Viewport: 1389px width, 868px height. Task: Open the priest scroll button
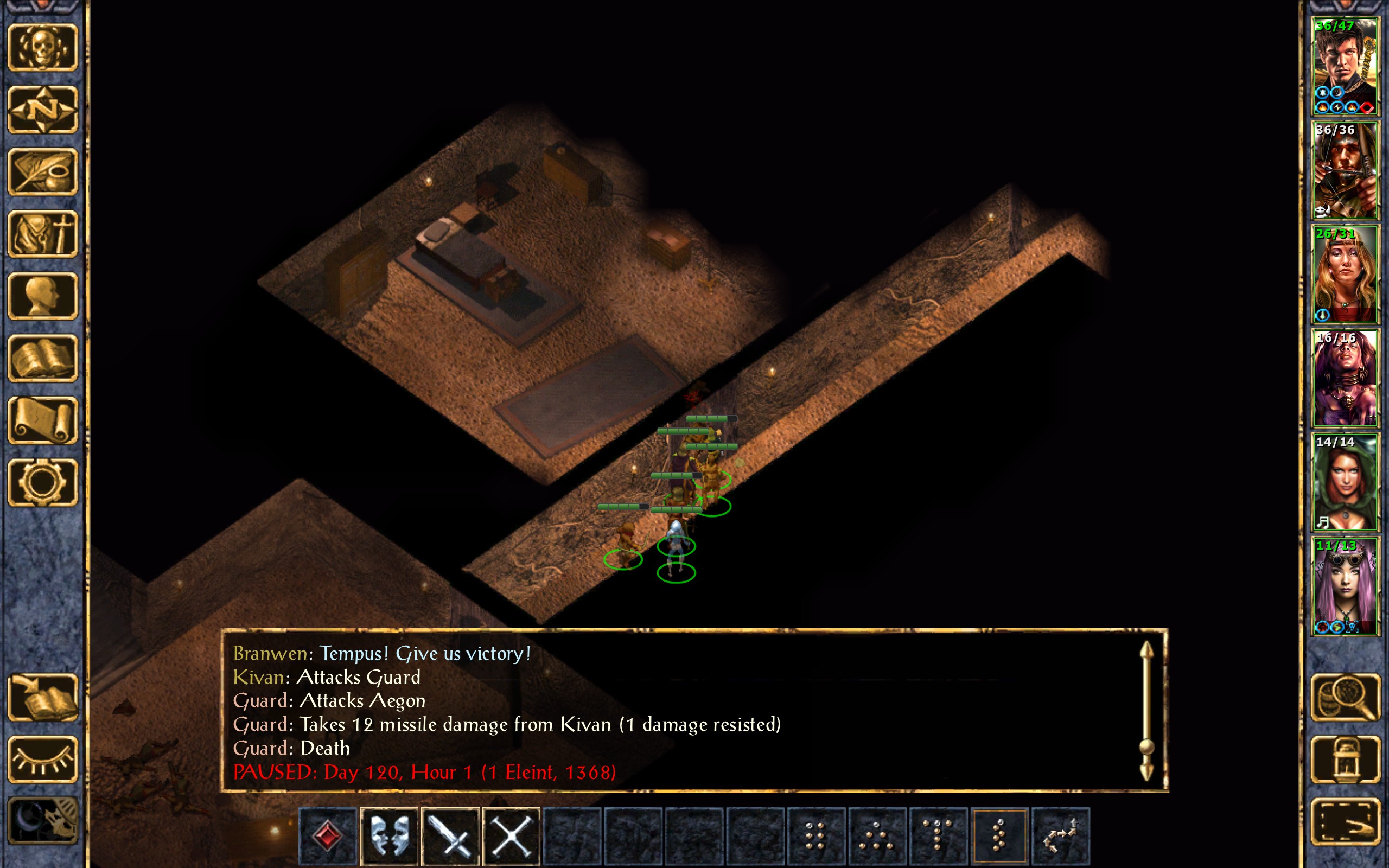pyautogui.click(x=43, y=420)
